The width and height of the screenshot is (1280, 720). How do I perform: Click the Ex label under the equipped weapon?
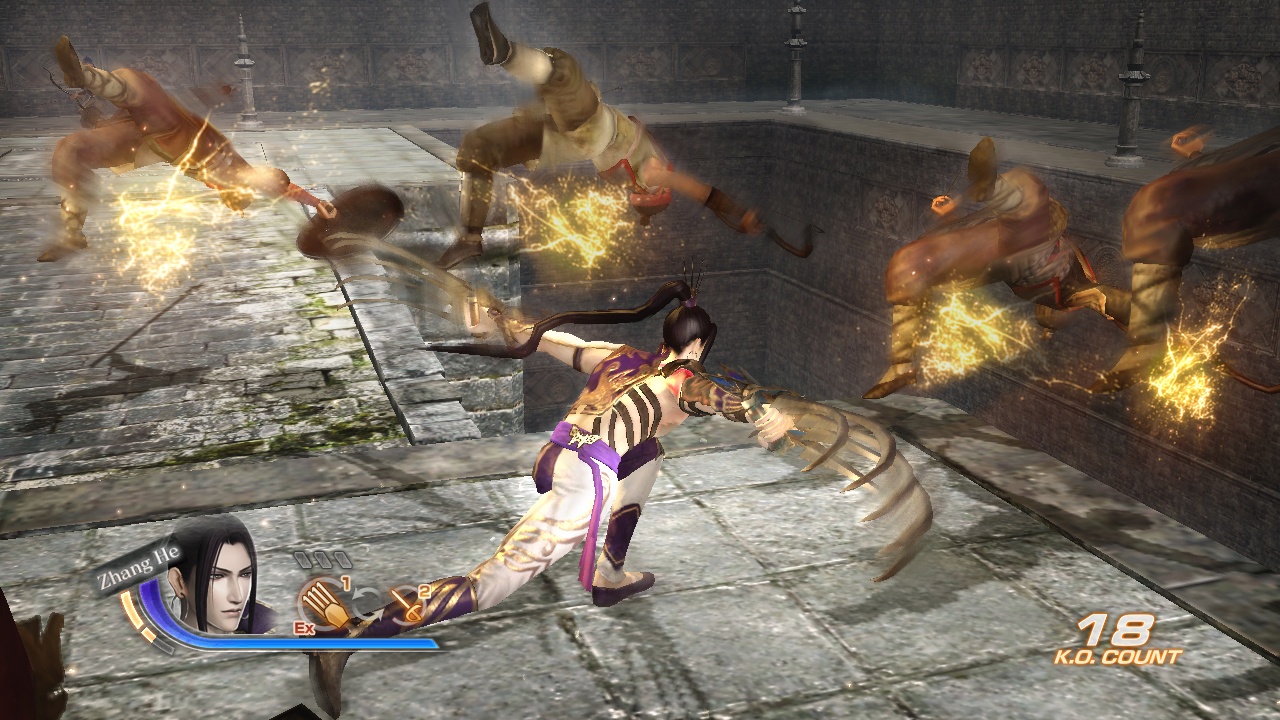(306, 629)
